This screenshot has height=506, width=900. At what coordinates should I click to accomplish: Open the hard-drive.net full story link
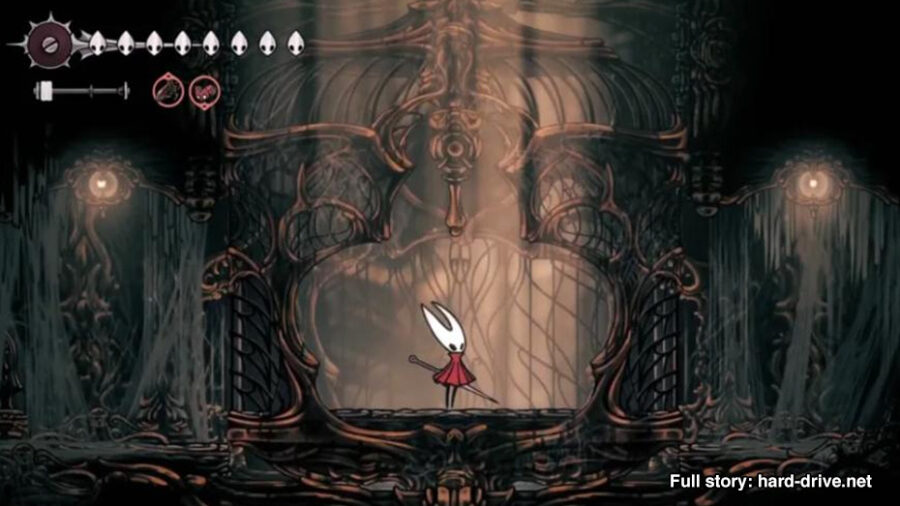coord(770,481)
